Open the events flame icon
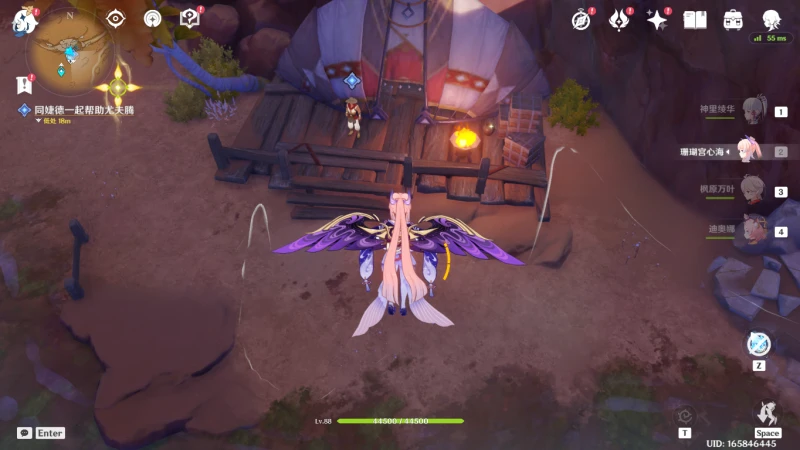The width and height of the screenshot is (800, 450). [619, 19]
